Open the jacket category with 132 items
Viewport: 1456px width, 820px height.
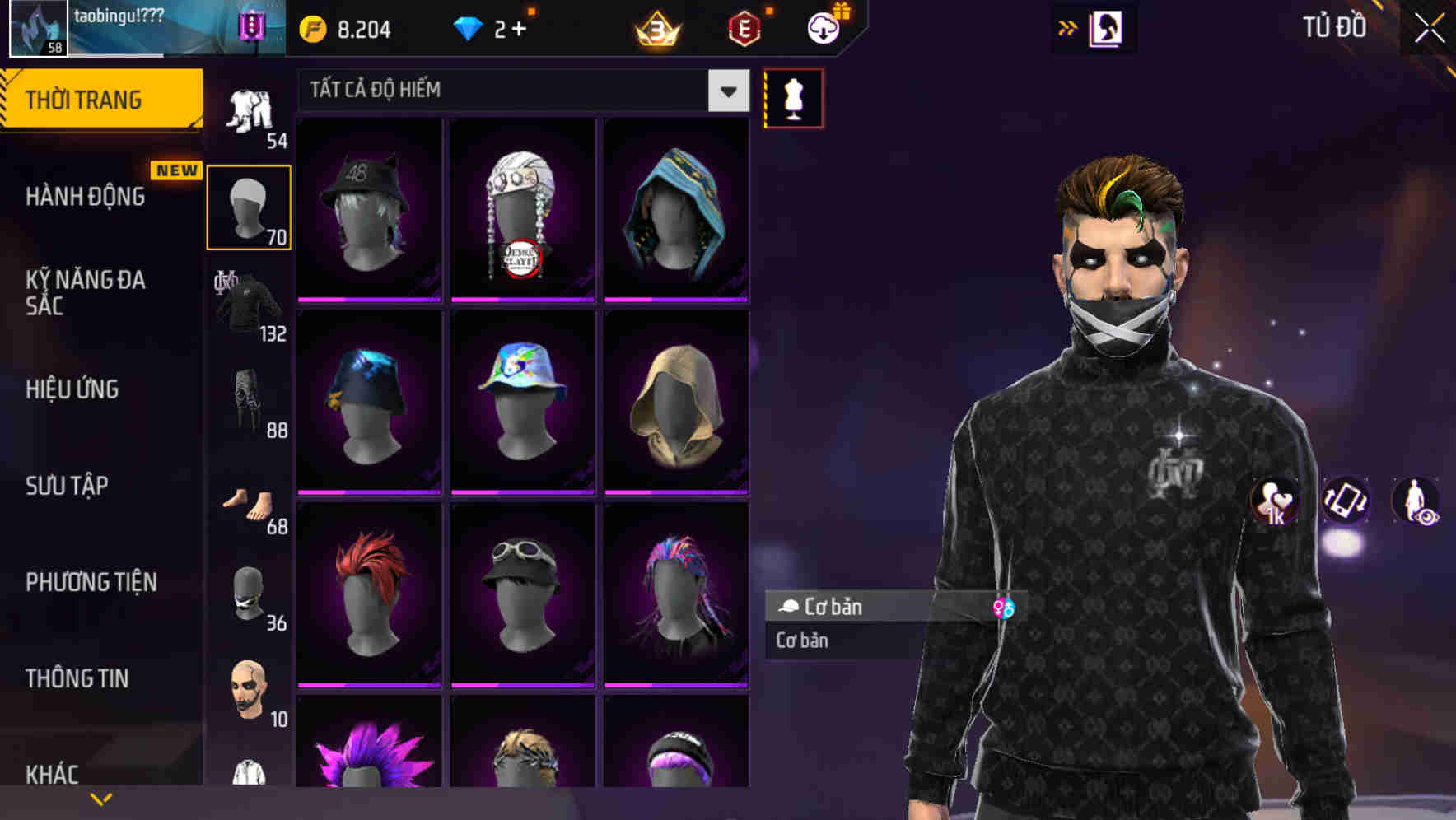click(x=247, y=305)
